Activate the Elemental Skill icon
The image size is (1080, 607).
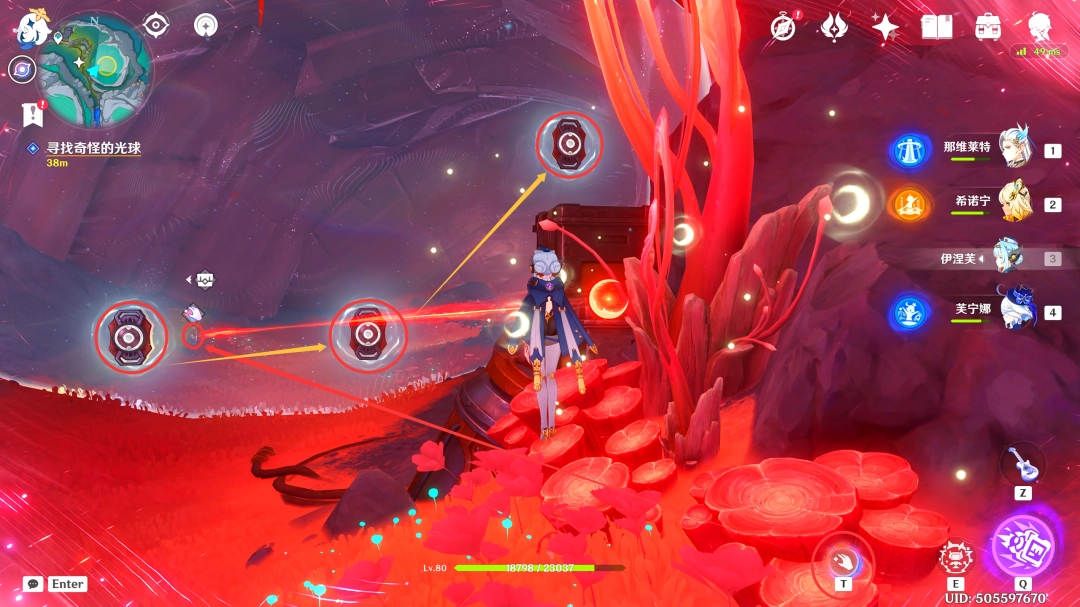pyautogui.click(x=957, y=558)
